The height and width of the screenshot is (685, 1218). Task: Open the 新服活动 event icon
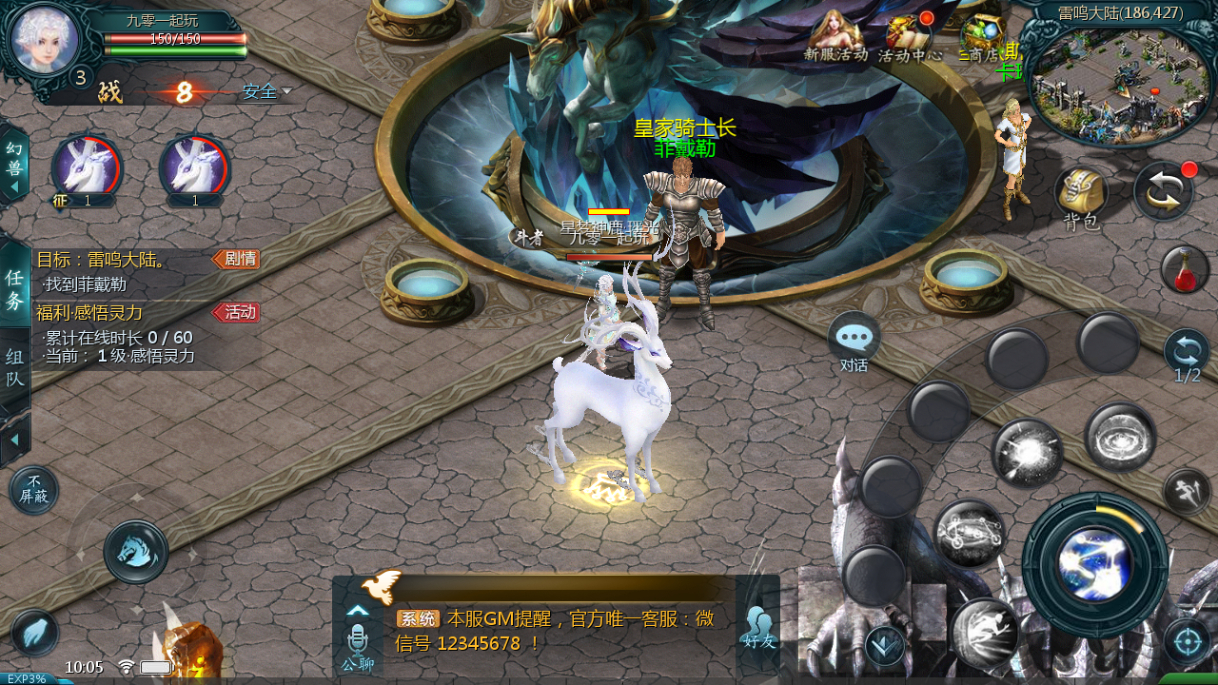[836, 37]
